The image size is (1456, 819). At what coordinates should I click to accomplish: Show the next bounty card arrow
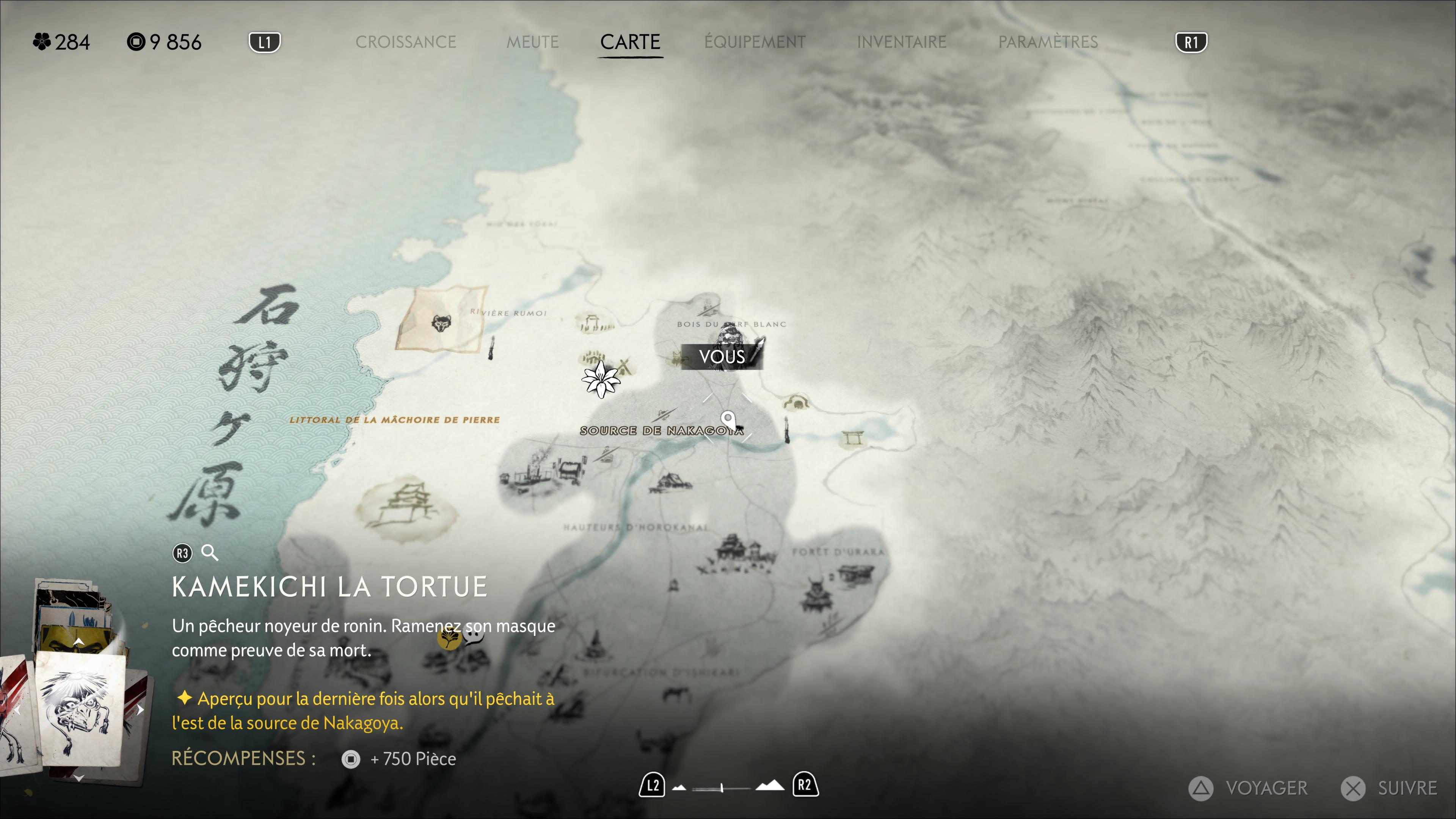click(x=140, y=710)
